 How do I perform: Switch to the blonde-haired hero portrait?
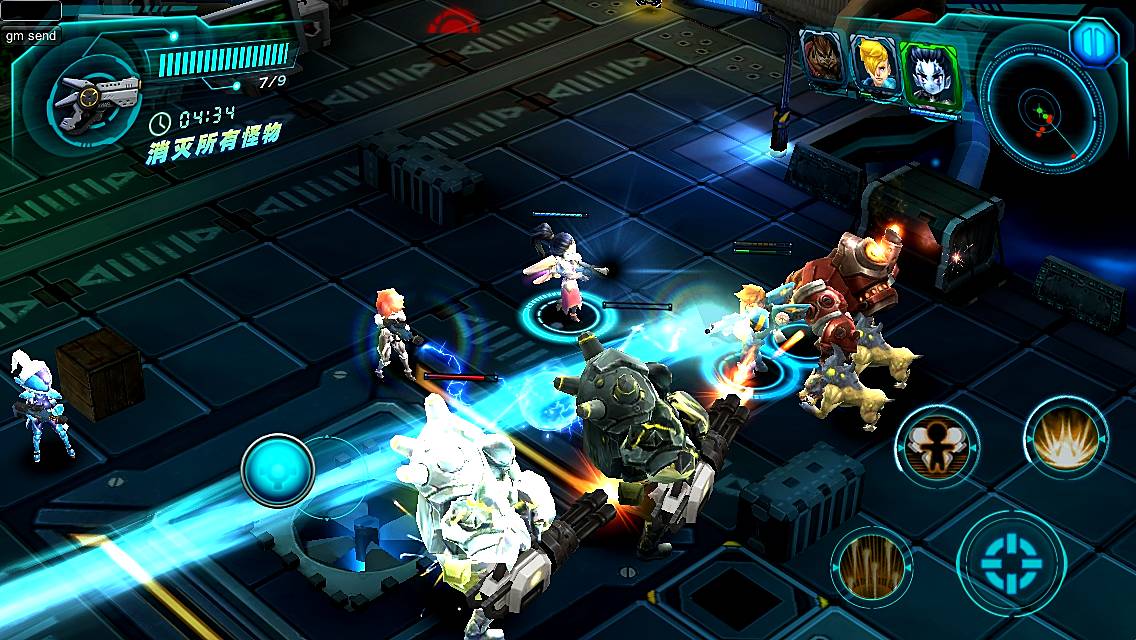click(x=873, y=64)
